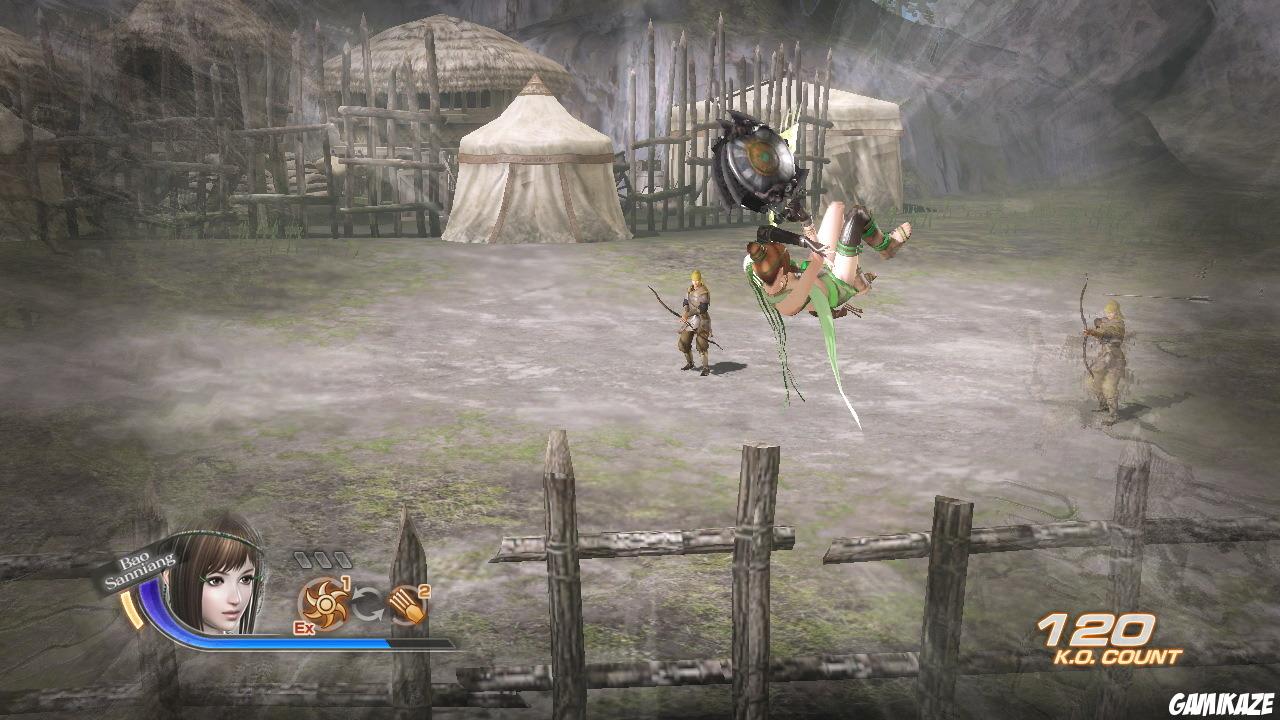The image size is (1280, 720).
Task: Click the third Musou gauge segment
Action: [344, 558]
